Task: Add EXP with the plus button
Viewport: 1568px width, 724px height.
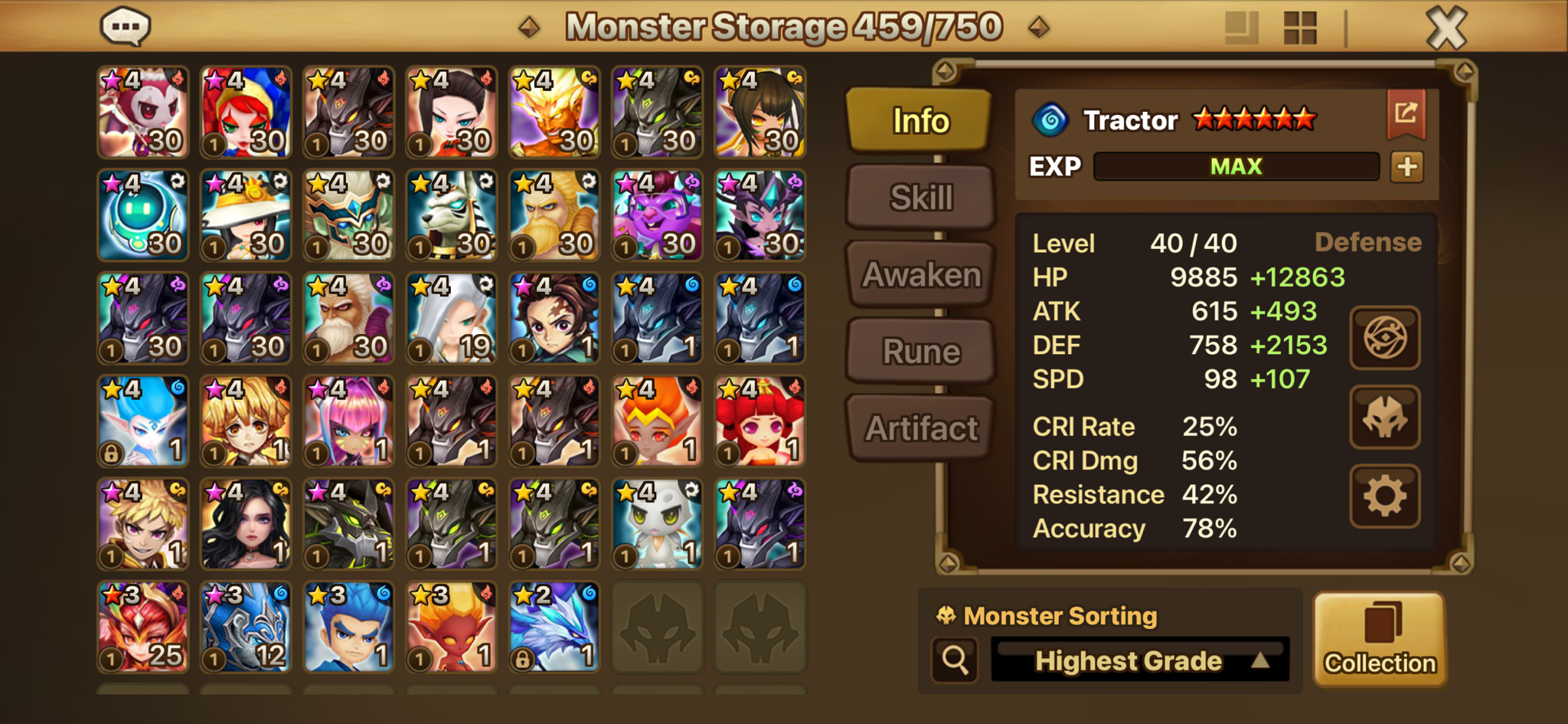Action: [1407, 166]
